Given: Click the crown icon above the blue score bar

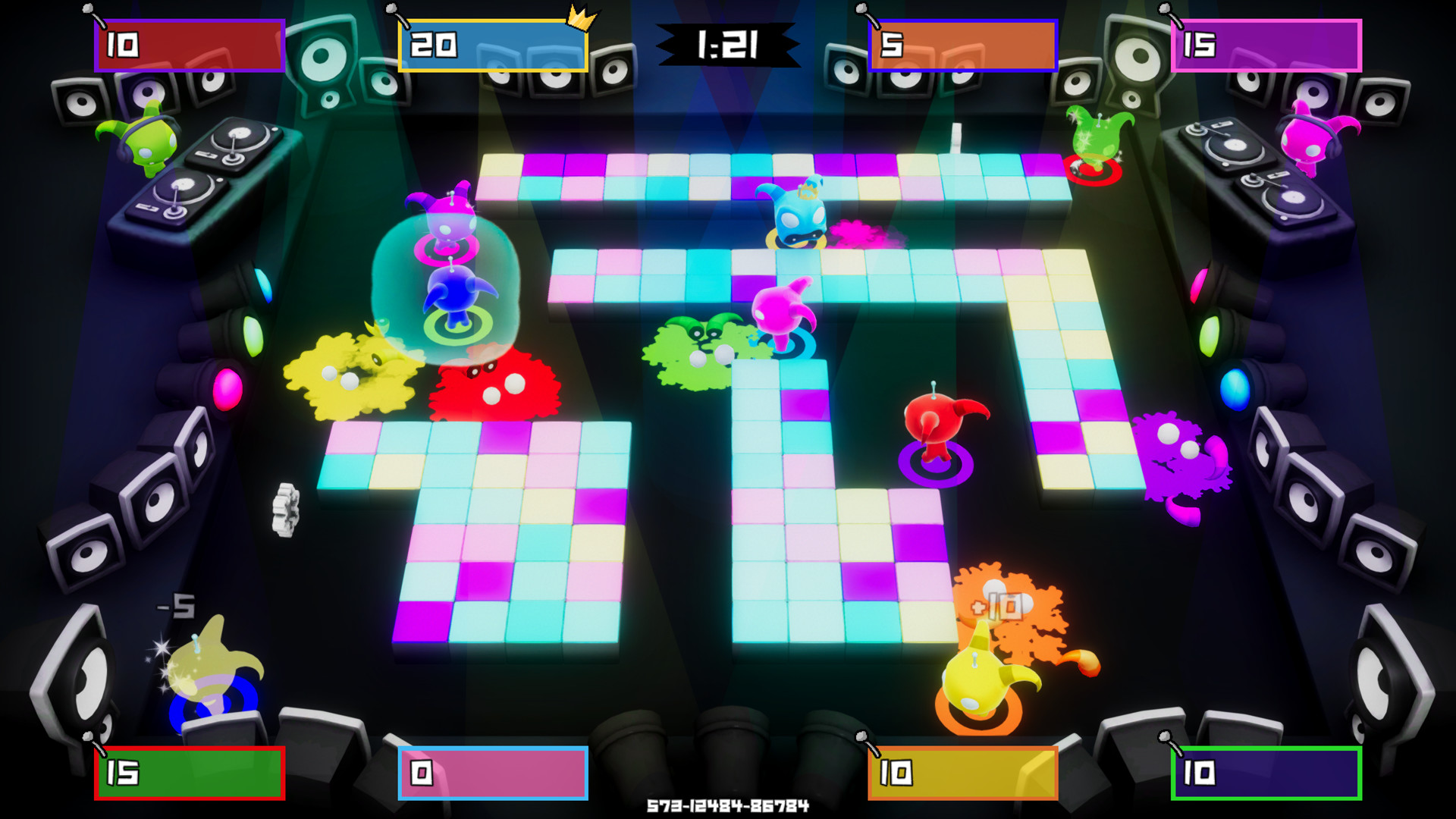Looking at the screenshot, I should pyautogui.click(x=578, y=17).
